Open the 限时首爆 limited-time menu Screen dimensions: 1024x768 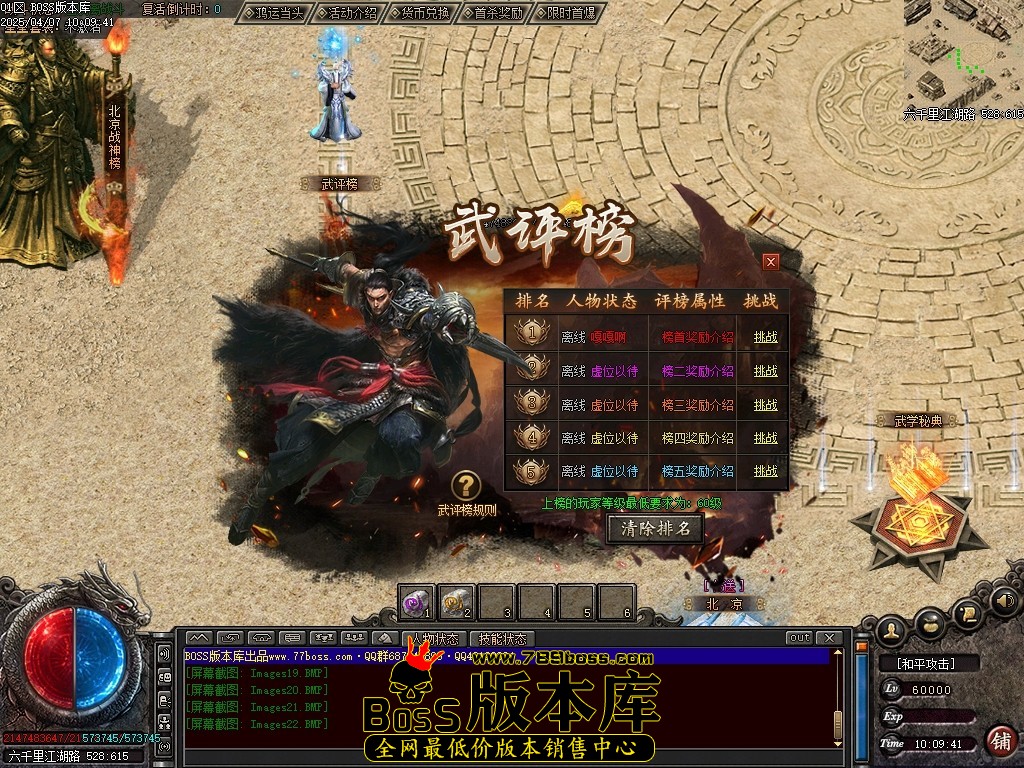tap(568, 13)
